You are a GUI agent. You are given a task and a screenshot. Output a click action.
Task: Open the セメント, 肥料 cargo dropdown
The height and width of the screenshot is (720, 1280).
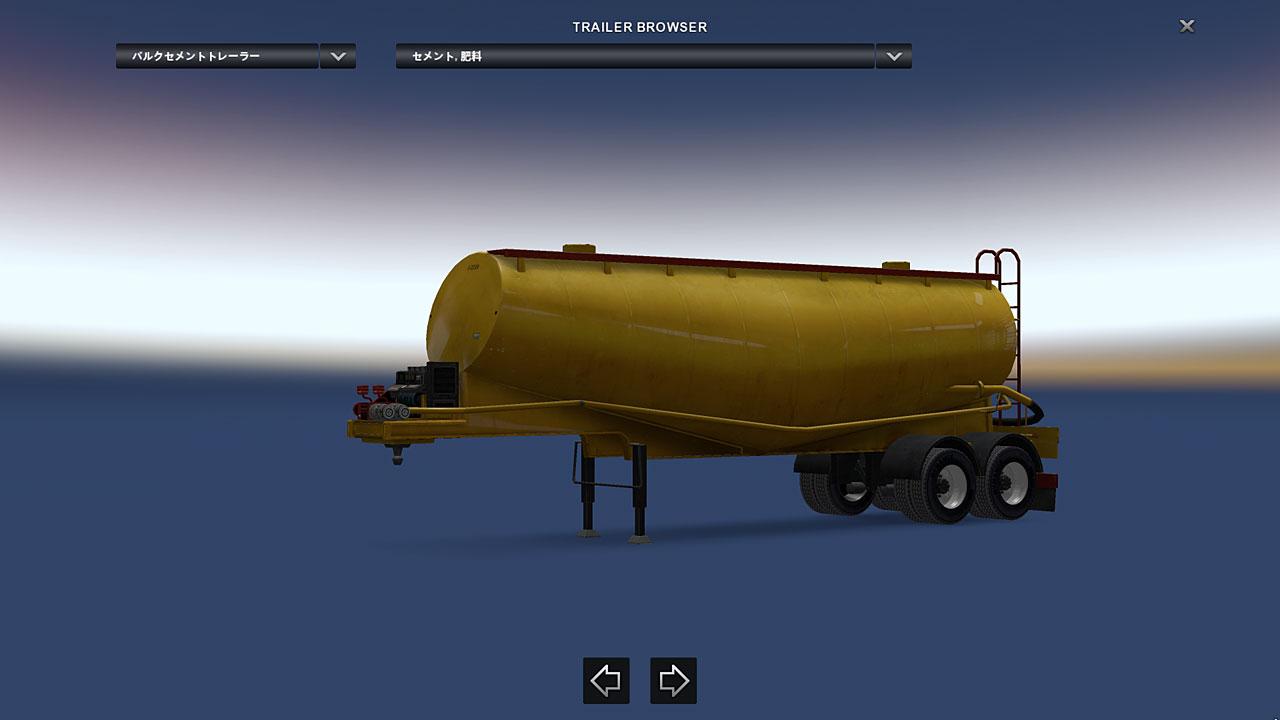coord(635,56)
